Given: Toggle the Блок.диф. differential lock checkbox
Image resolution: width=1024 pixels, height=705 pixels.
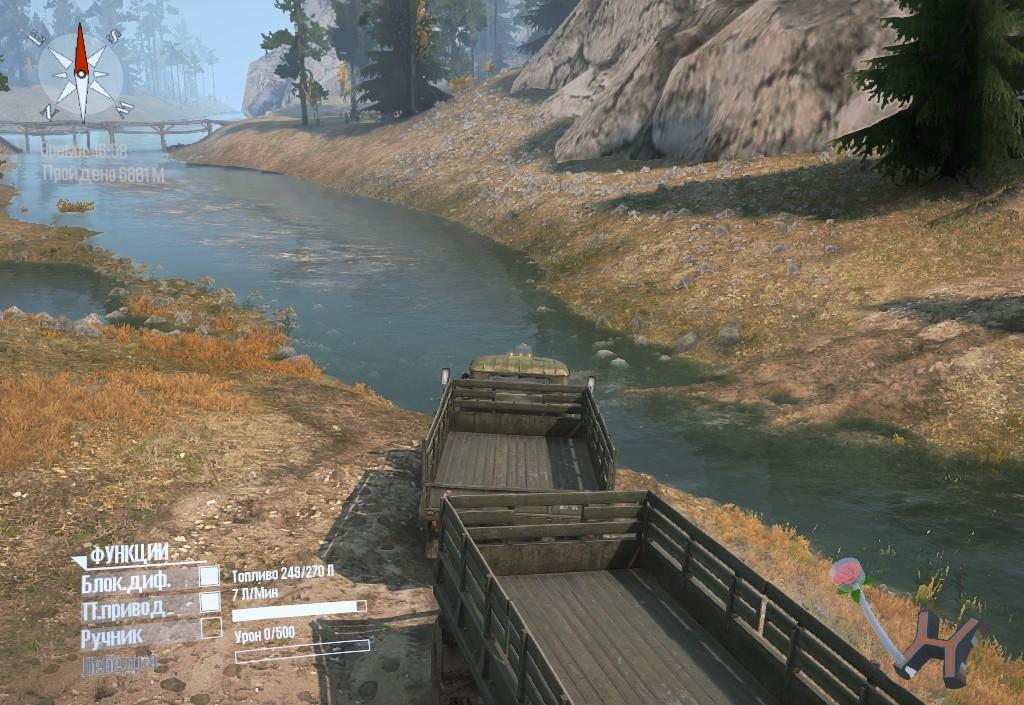Looking at the screenshot, I should [x=209, y=576].
